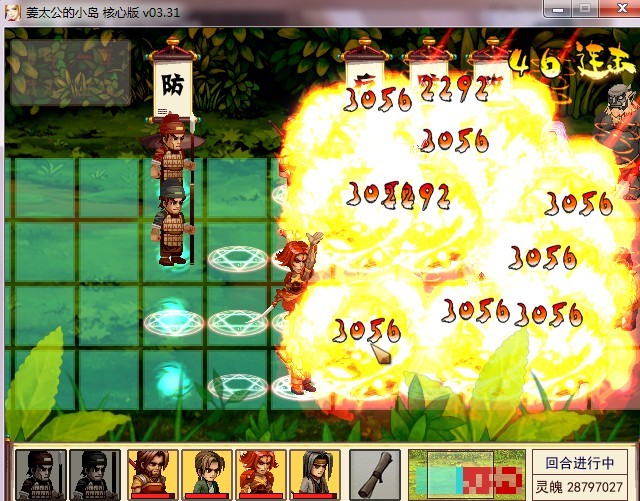Minimize the game window

[x=558, y=8]
